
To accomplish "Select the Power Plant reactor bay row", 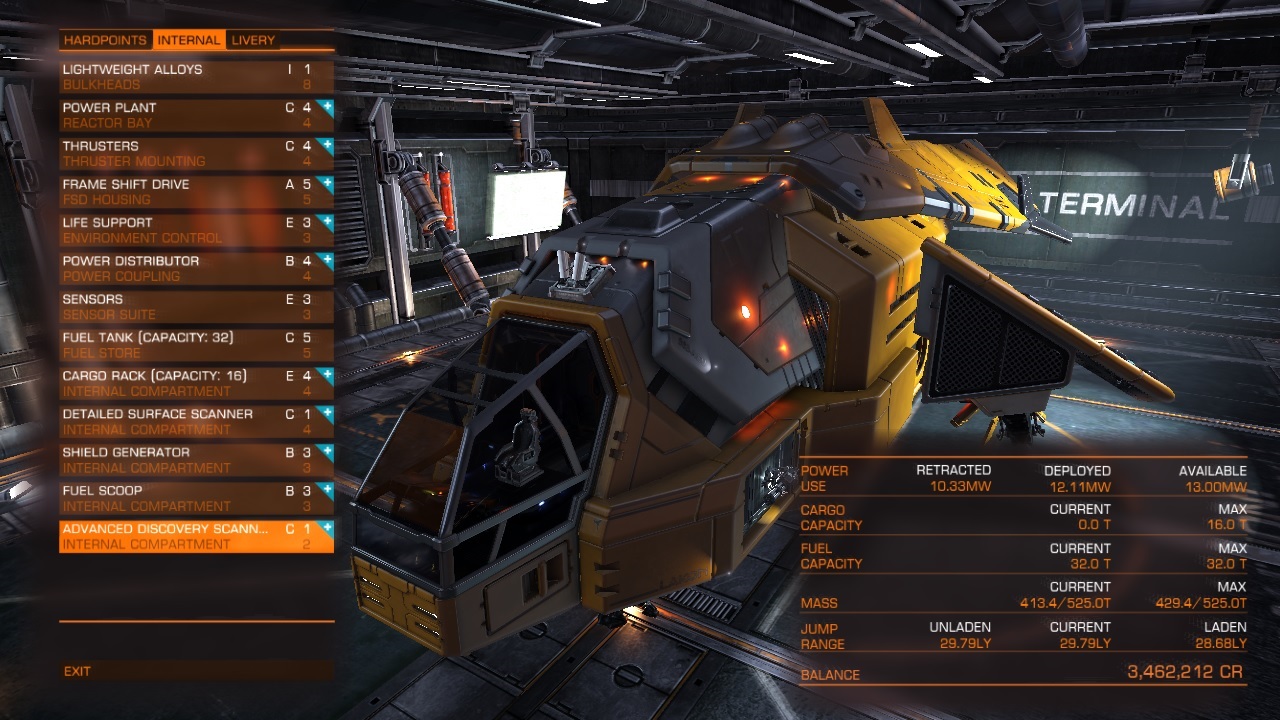I will [x=180, y=113].
